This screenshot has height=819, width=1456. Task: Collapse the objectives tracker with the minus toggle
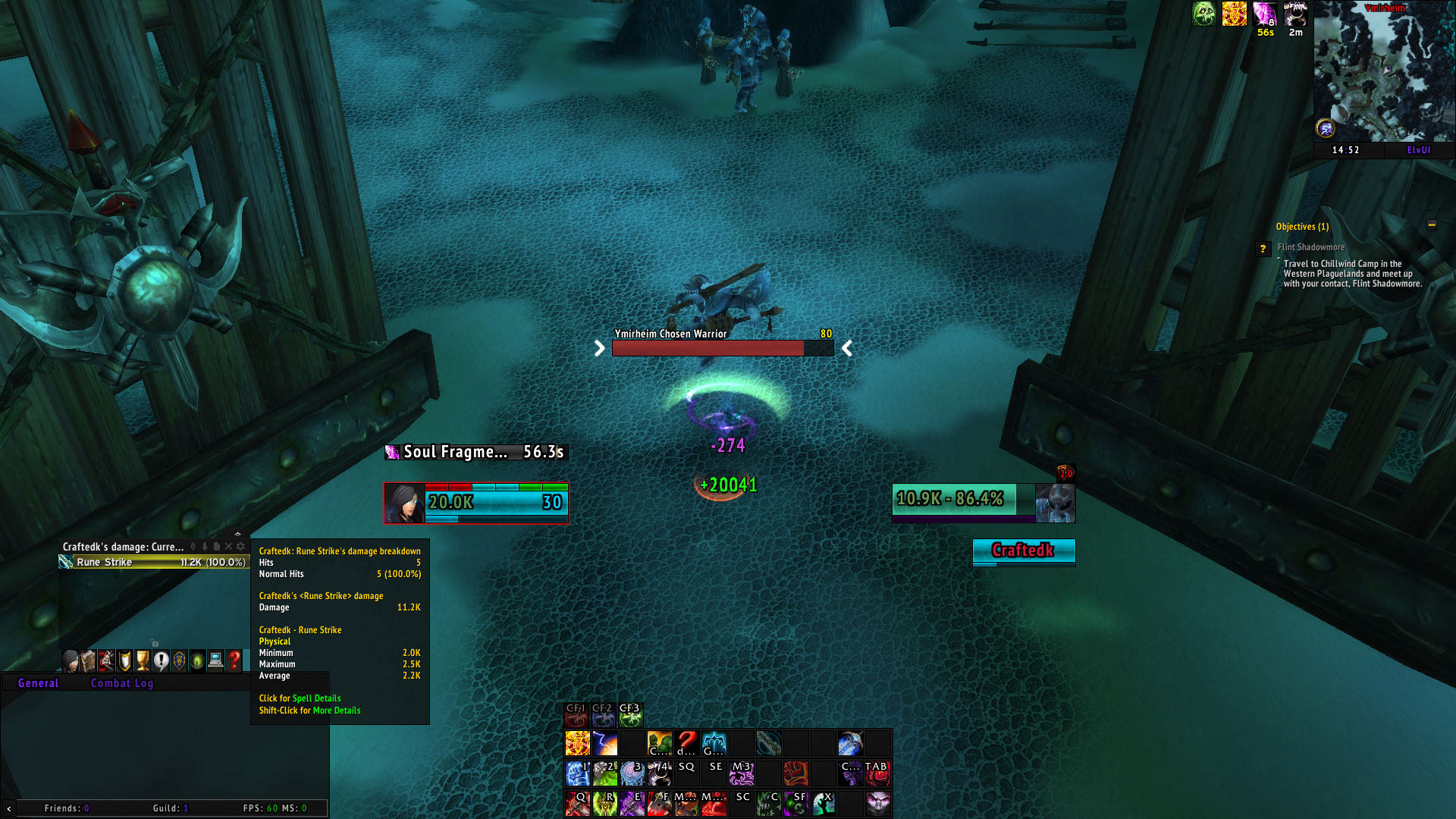(x=1432, y=225)
